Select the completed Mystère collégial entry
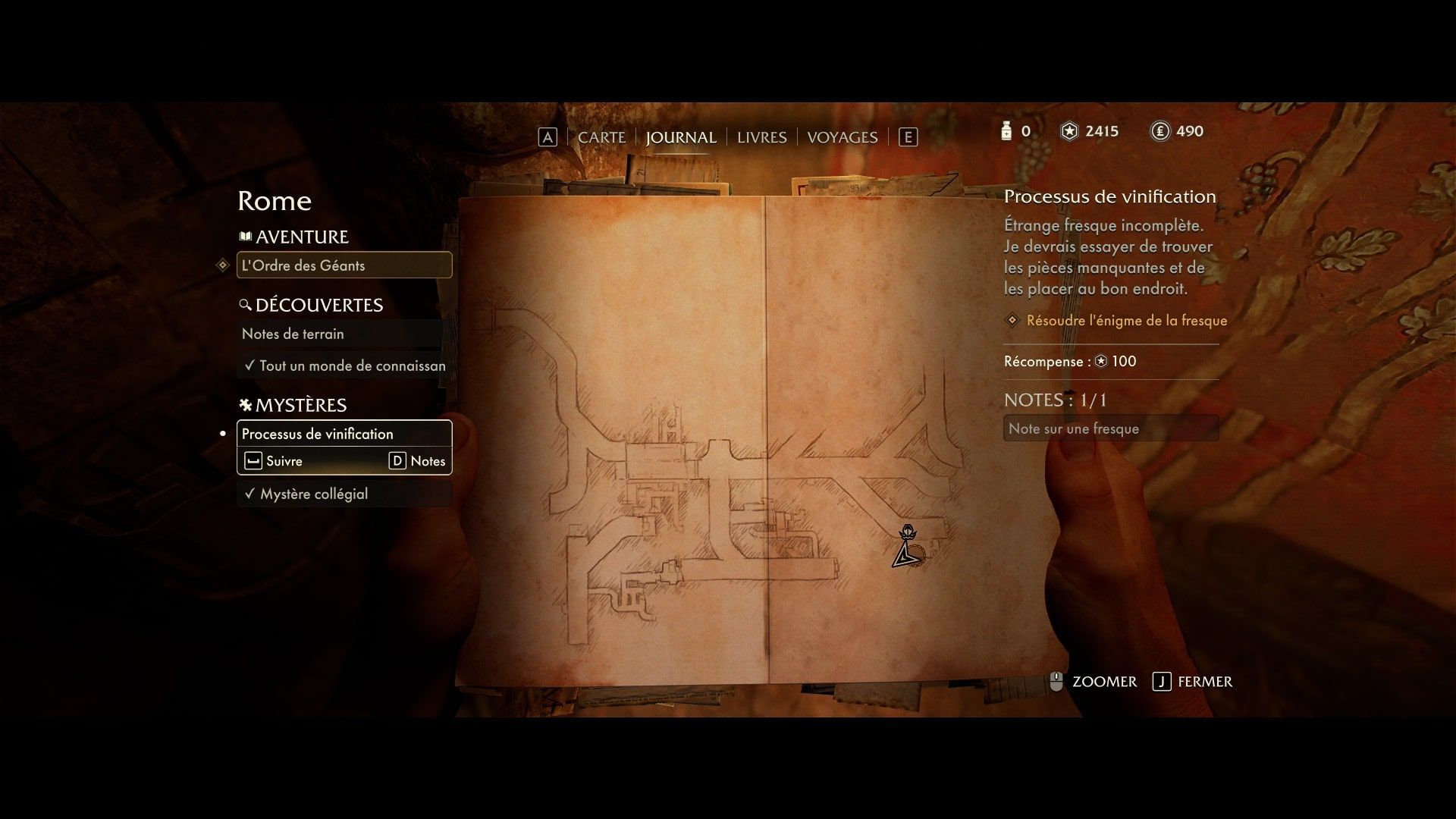Image resolution: width=1456 pixels, height=819 pixels. 344,494
